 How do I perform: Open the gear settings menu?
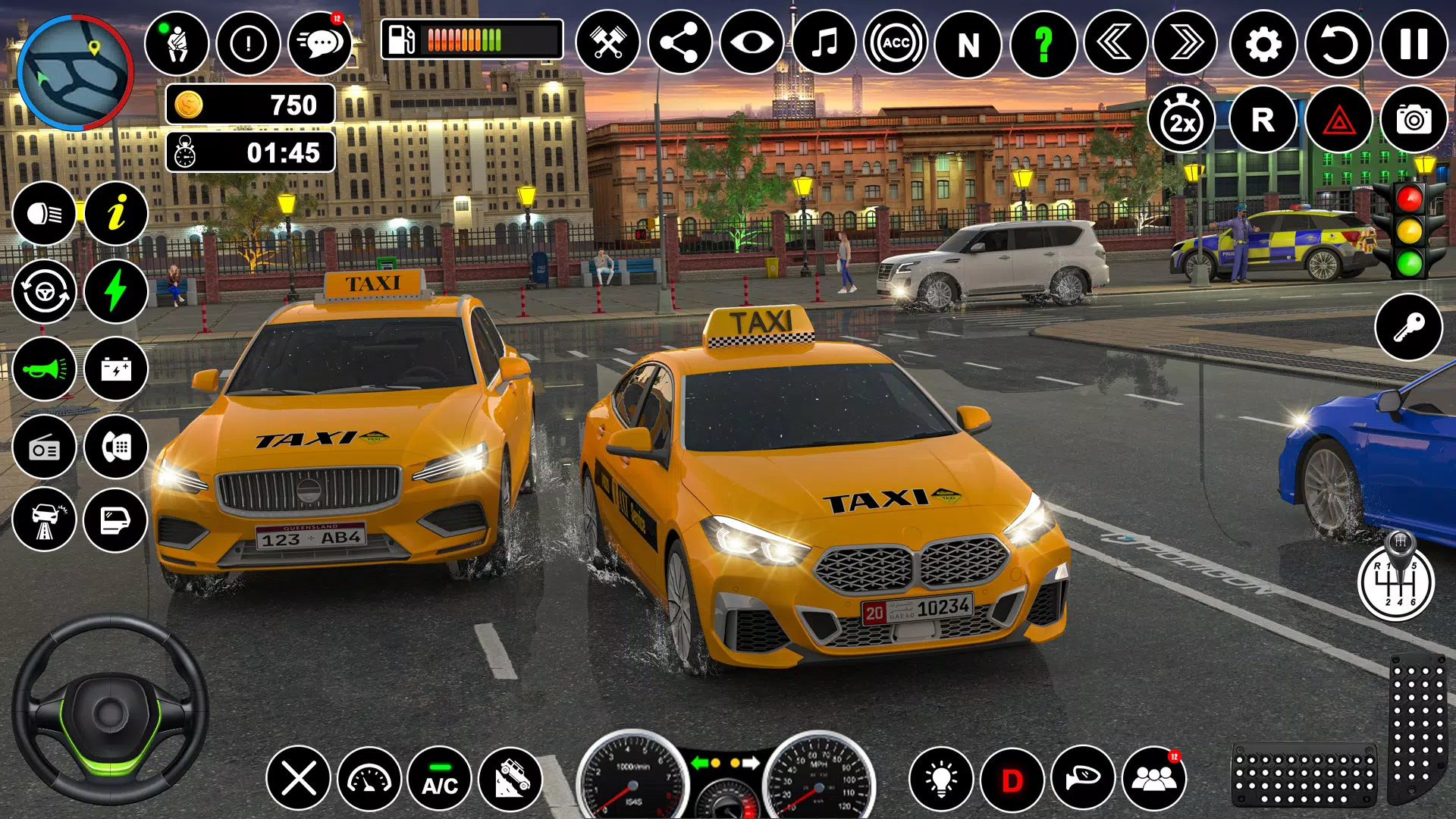(x=1263, y=44)
